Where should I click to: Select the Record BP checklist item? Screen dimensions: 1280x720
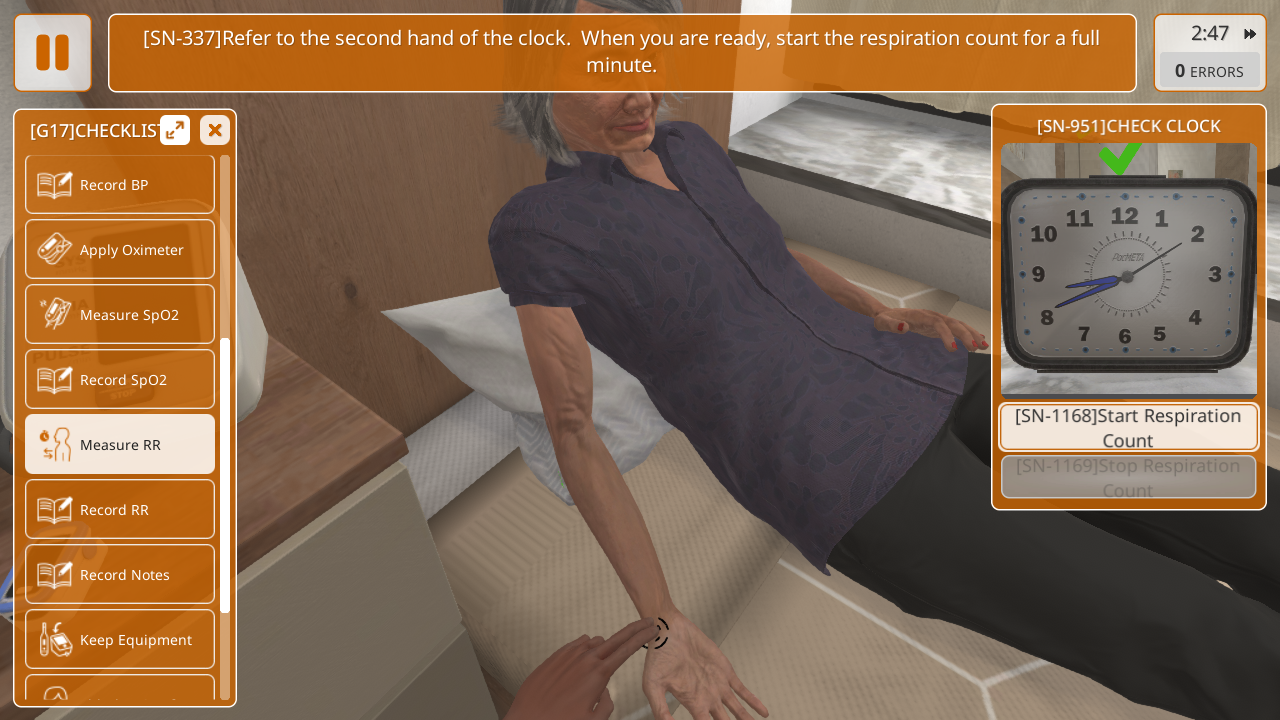pos(120,185)
